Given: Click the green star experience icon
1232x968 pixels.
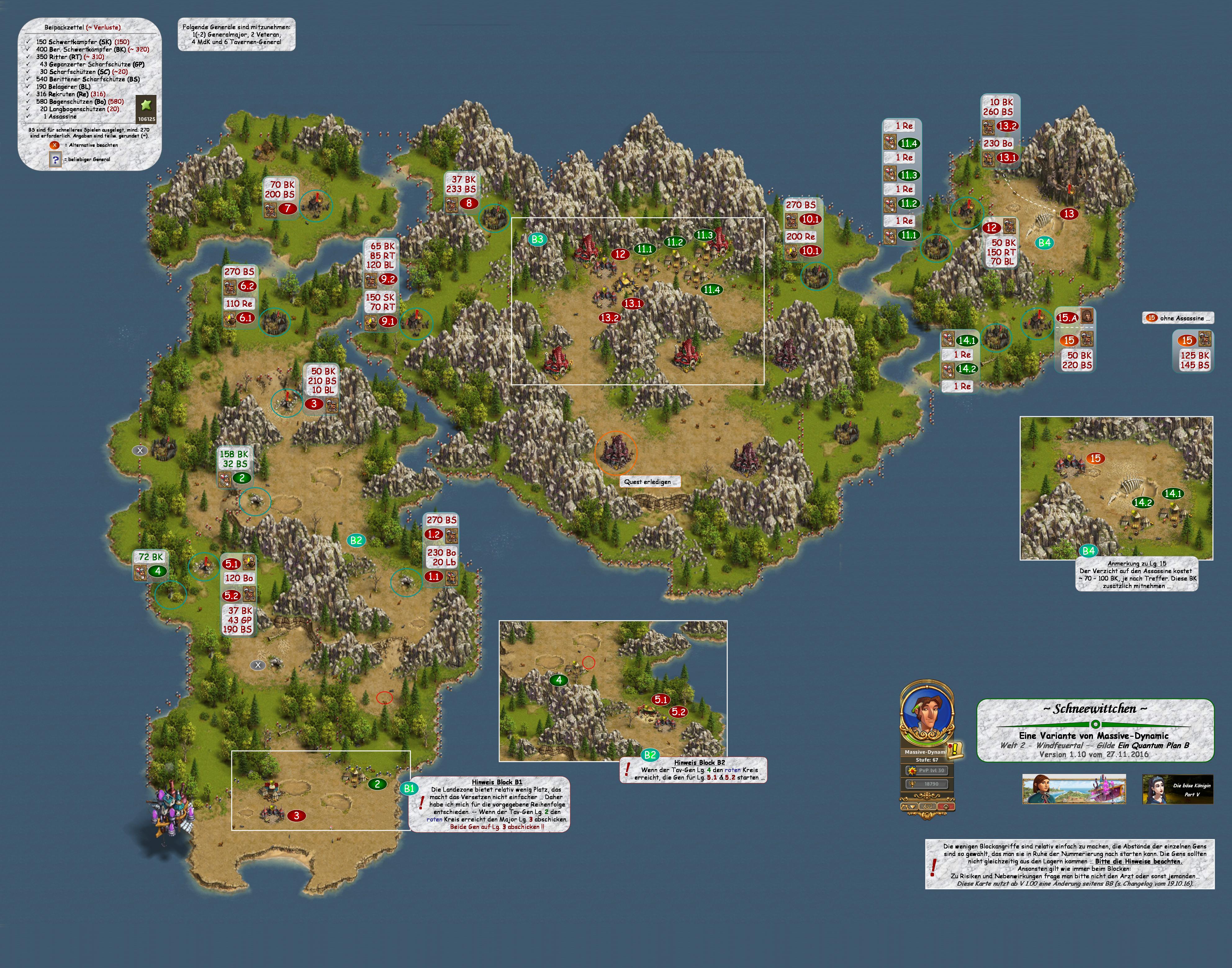Looking at the screenshot, I should pos(146,105).
